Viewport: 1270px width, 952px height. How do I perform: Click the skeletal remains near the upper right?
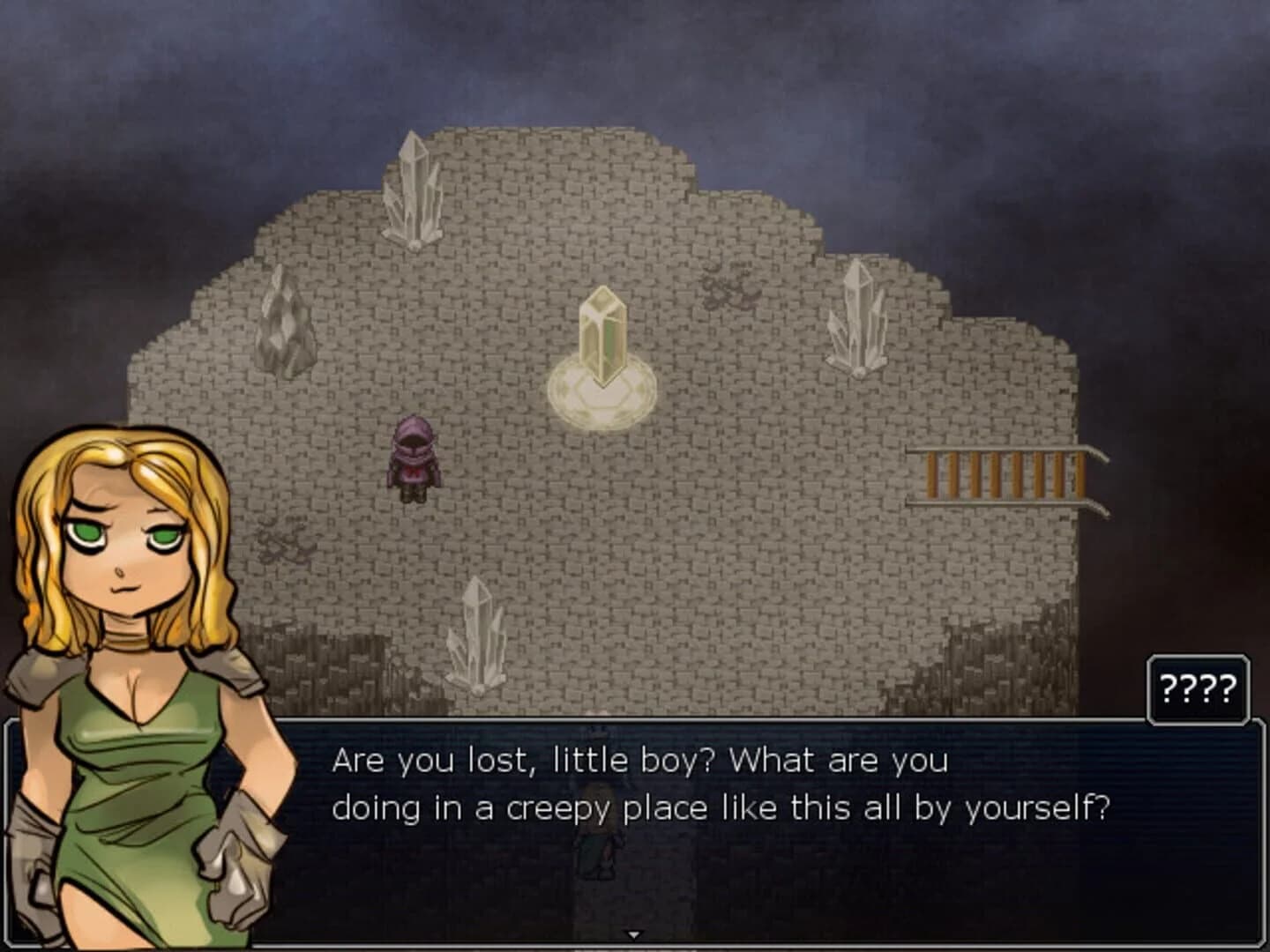click(x=726, y=285)
